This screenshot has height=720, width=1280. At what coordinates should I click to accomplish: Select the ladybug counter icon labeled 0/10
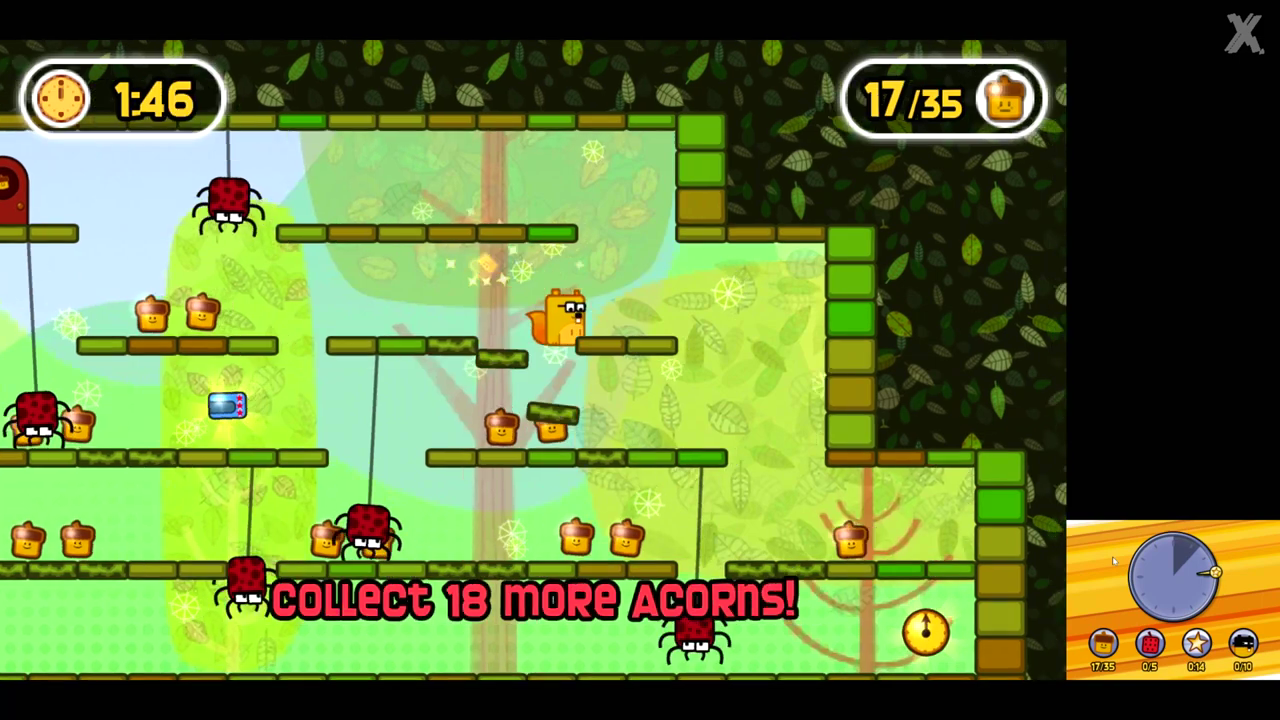(x=1242, y=643)
